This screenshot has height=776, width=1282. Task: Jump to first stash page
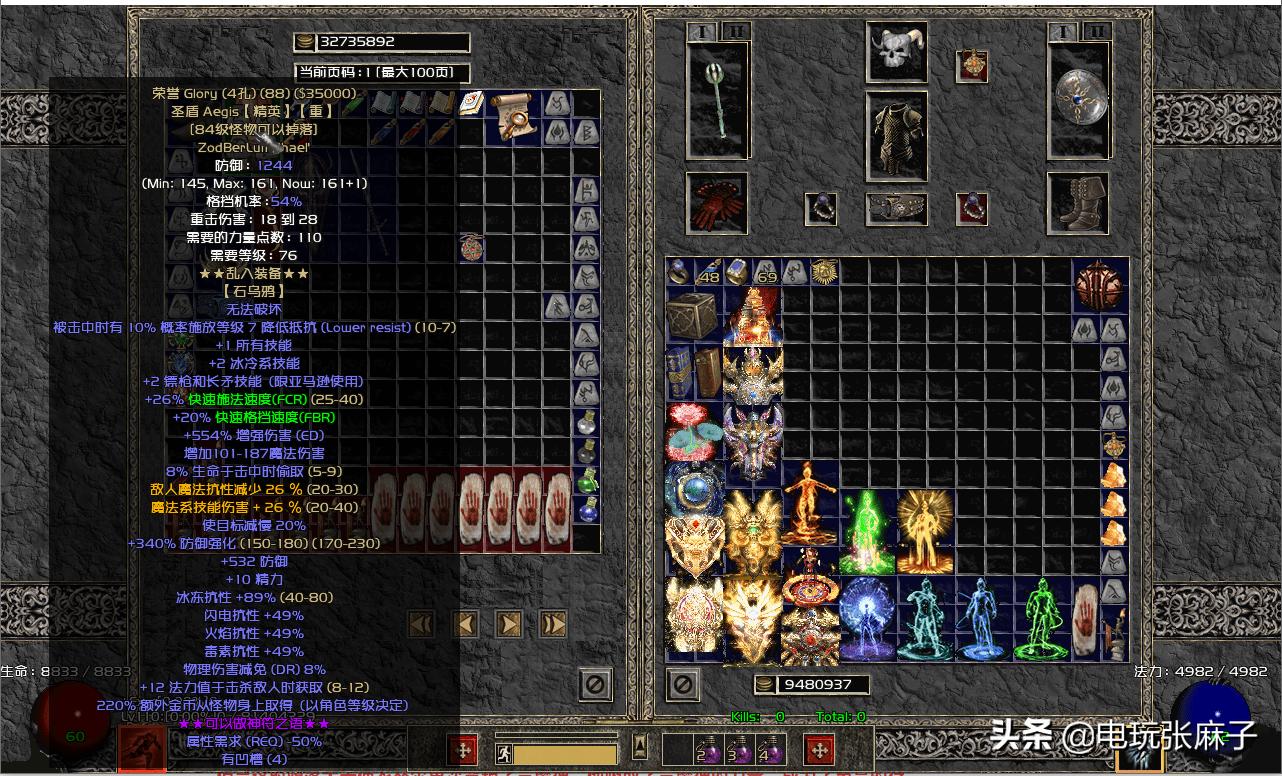421,625
